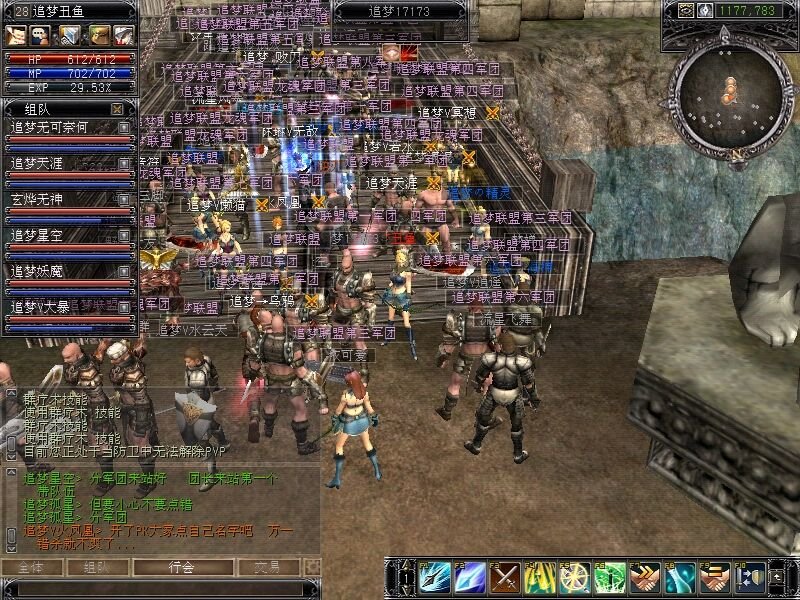Image resolution: width=800 pixels, height=600 pixels.
Task: Switch chat to the 全体 channel tab
Action: [32, 567]
